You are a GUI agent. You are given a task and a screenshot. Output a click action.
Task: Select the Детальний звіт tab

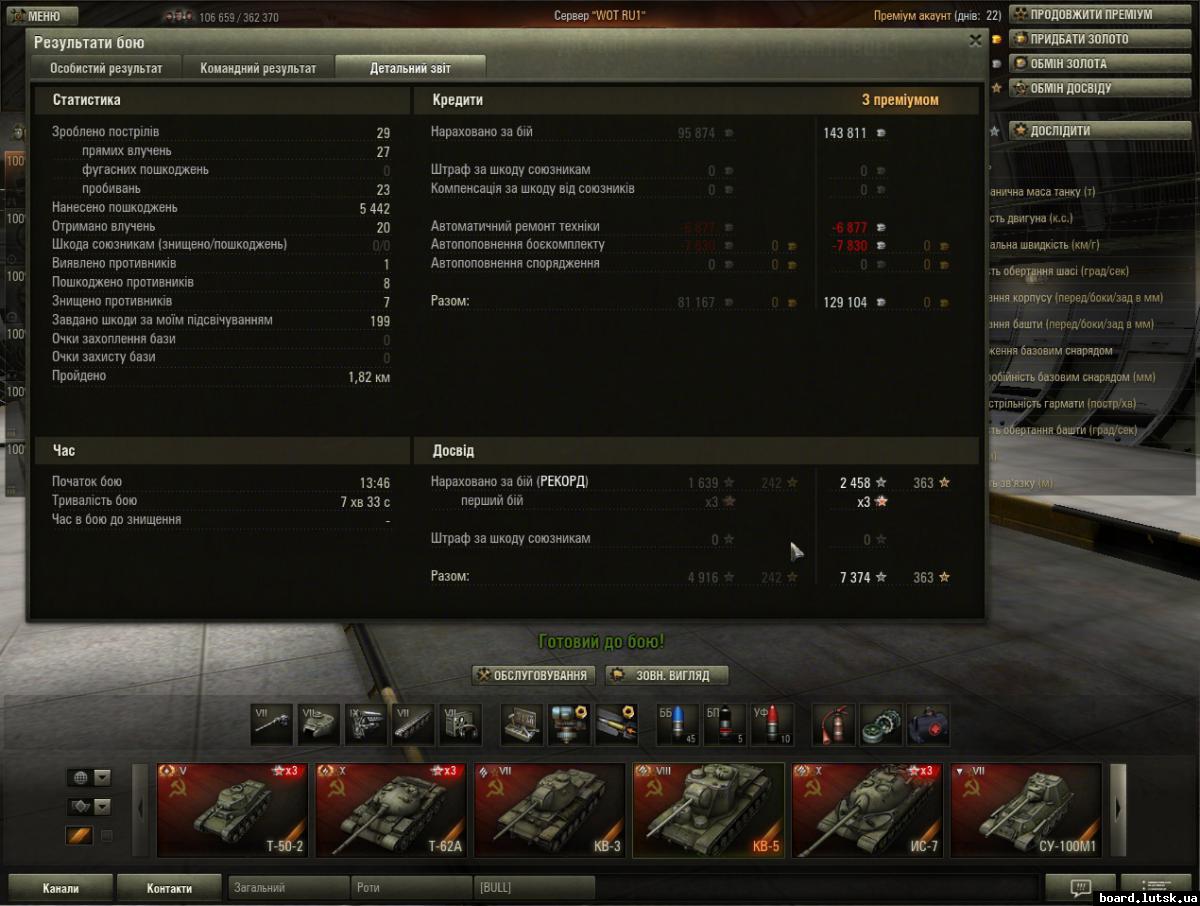coord(410,68)
